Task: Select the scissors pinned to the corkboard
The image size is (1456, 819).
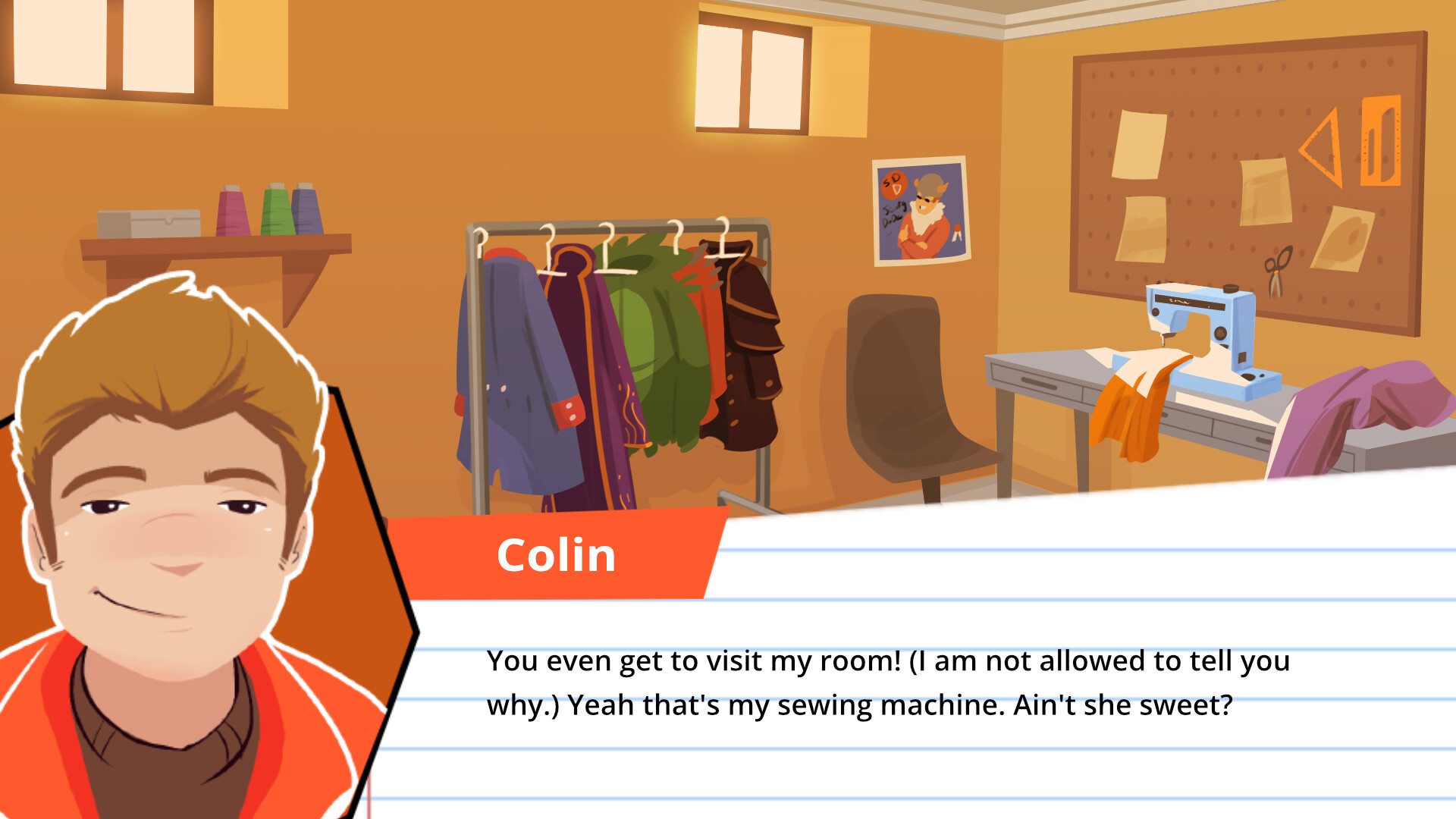Action: 1277,270
